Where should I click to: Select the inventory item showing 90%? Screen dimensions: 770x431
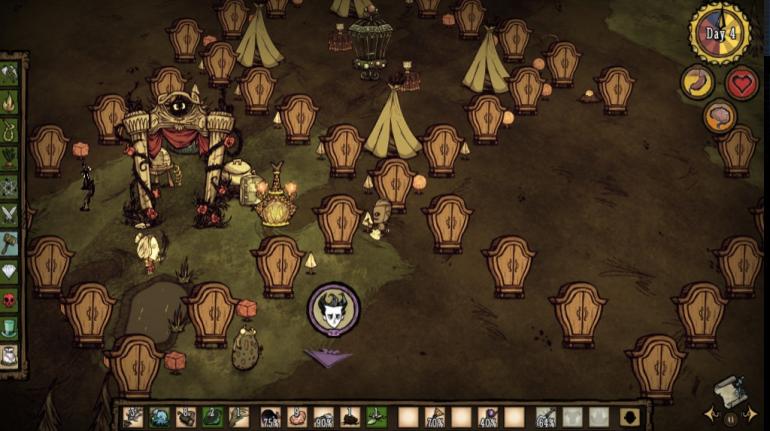[x=323, y=417]
